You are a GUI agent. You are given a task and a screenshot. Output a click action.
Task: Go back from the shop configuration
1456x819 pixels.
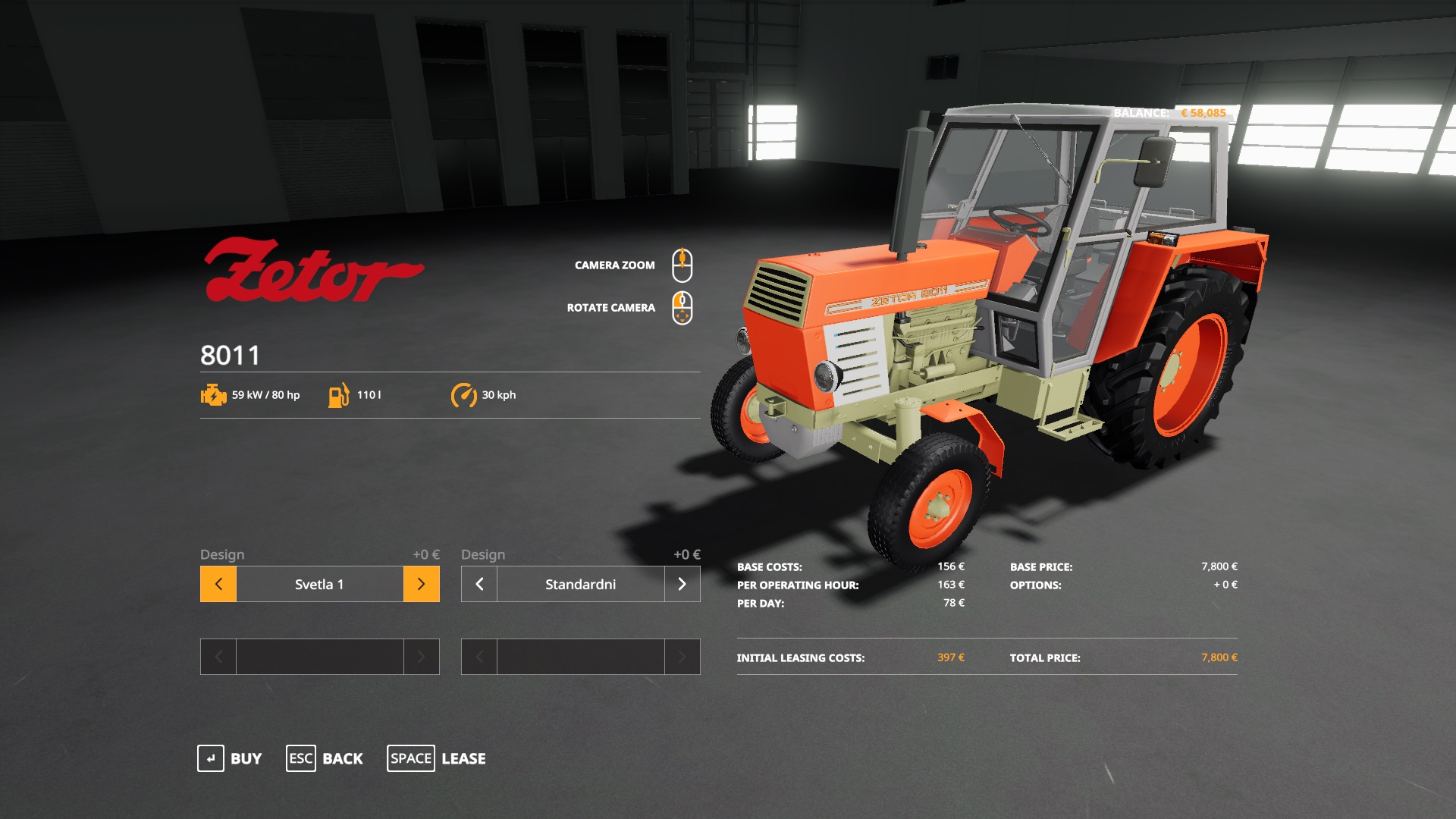click(x=325, y=758)
